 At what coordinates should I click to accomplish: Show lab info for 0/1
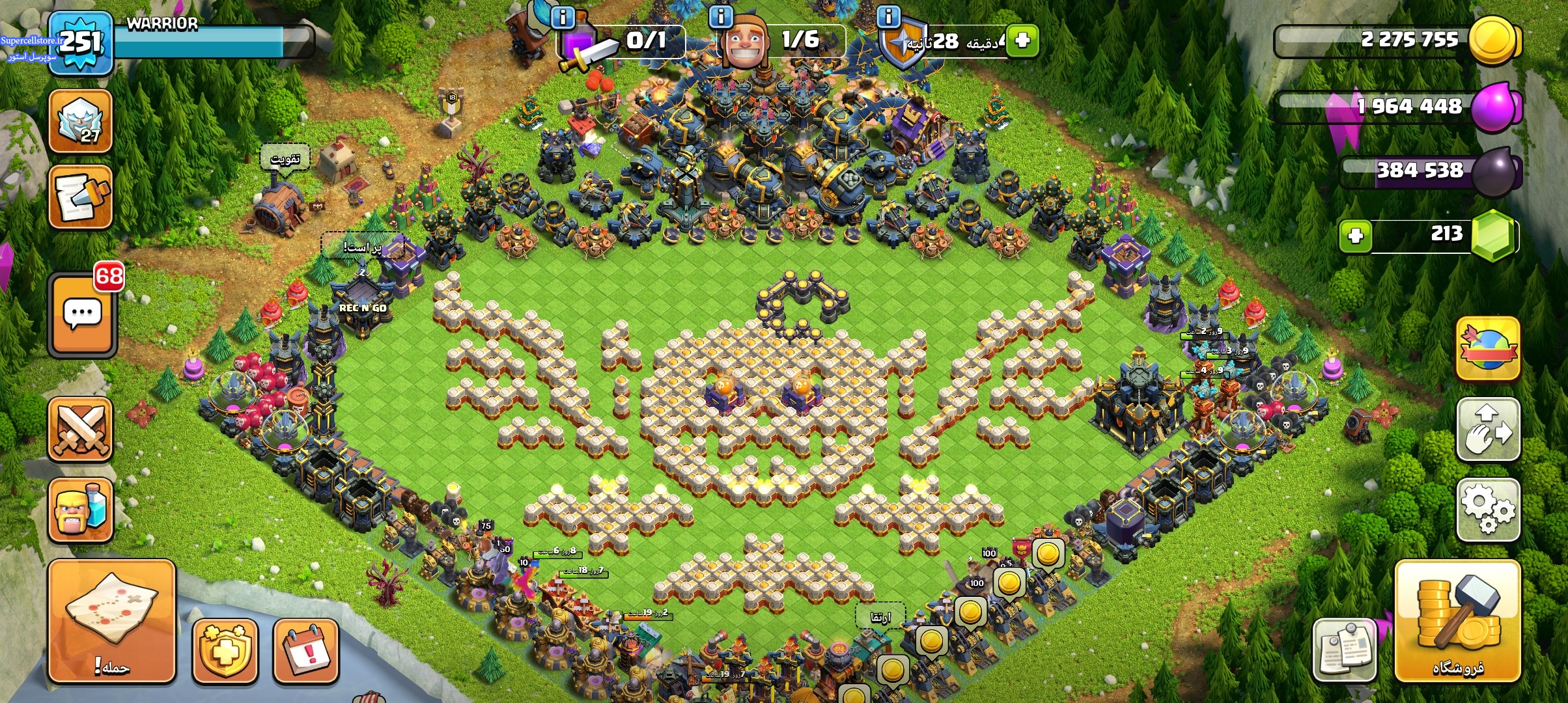pos(563,17)
